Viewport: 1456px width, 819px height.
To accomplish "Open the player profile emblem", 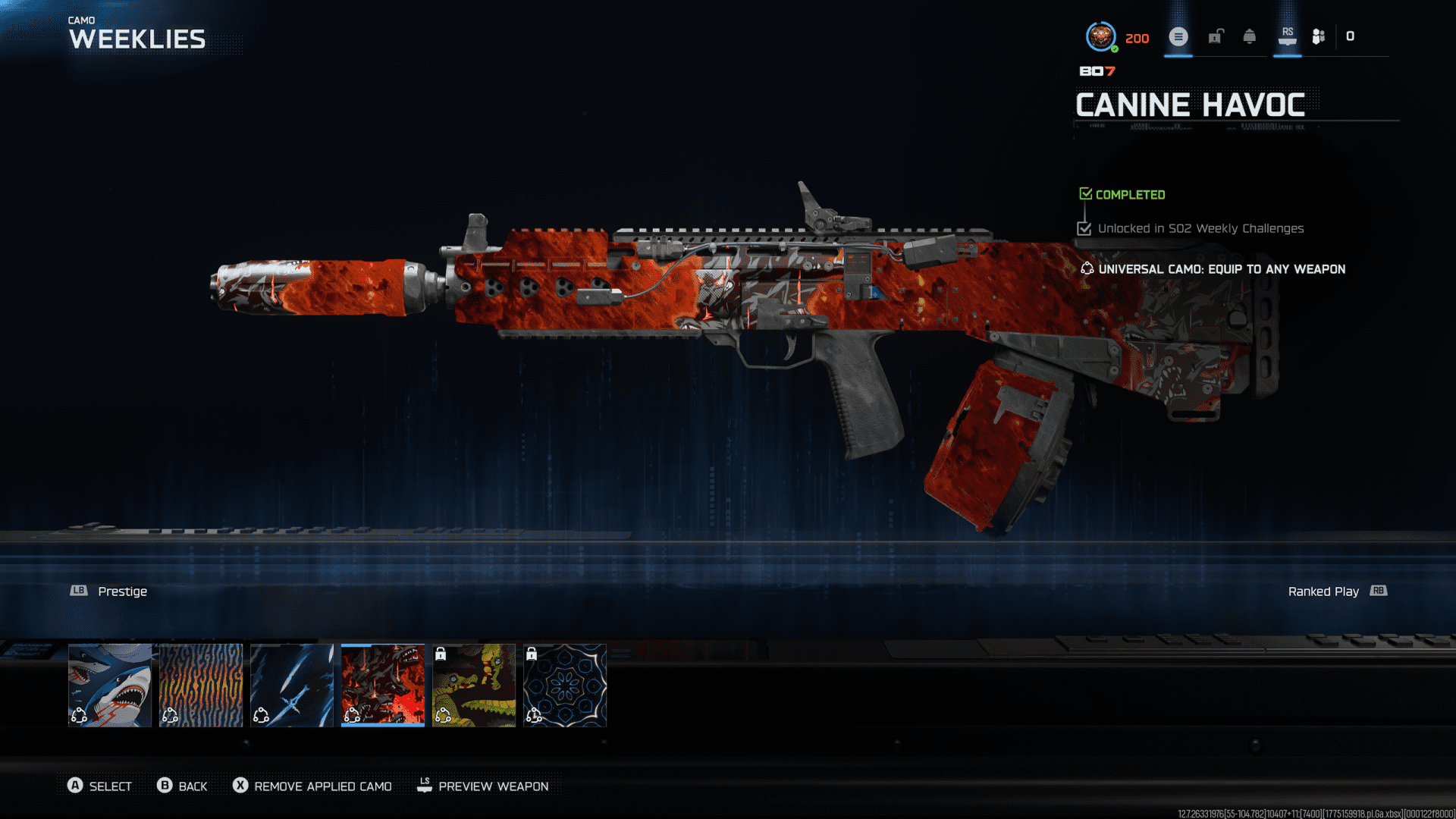I will tap(1100, 36).
